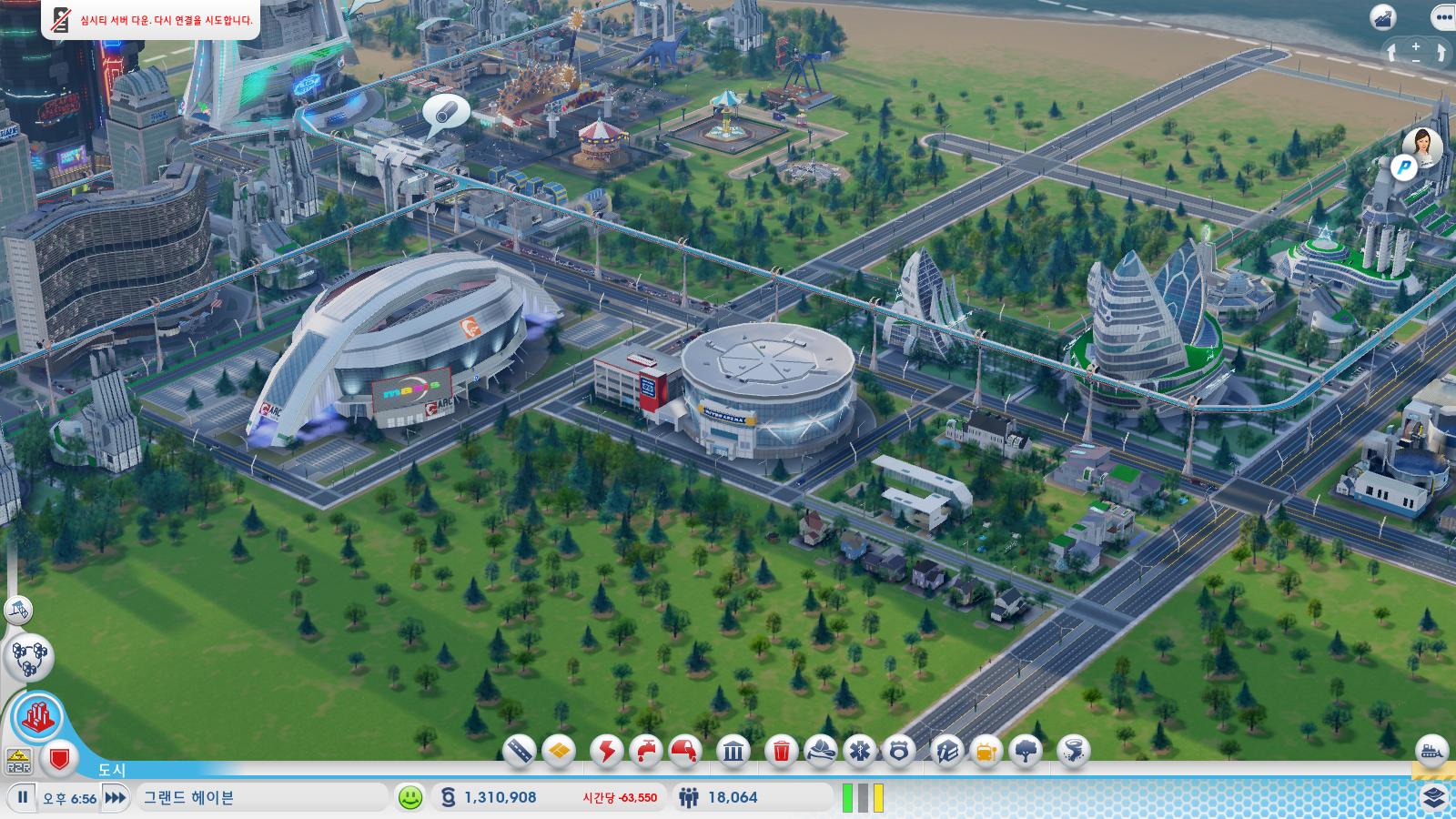
Task: Open the Police badge menu
Action: click(899, 751)
